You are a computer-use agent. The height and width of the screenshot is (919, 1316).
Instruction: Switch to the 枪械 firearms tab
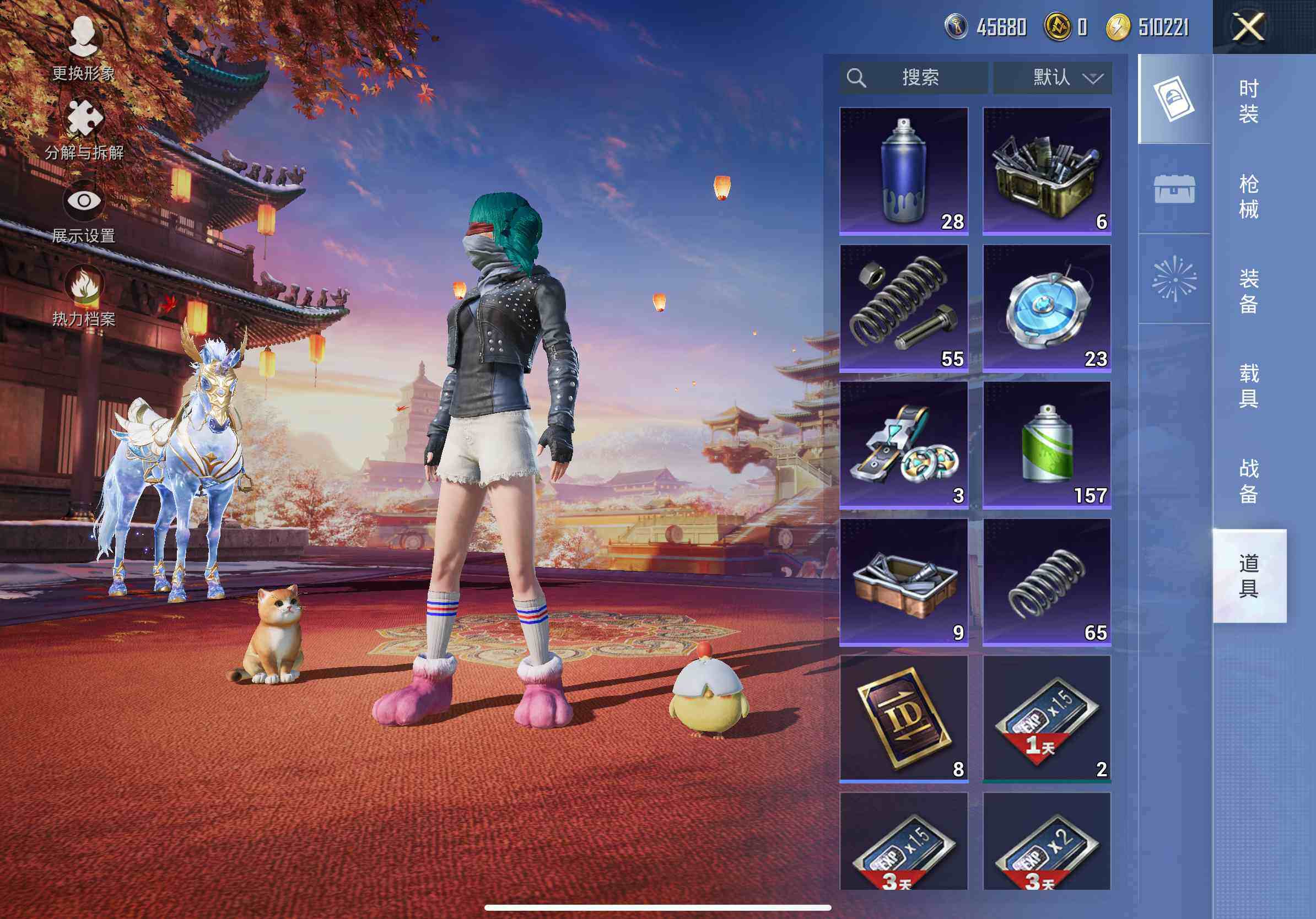pos(1249,196)
